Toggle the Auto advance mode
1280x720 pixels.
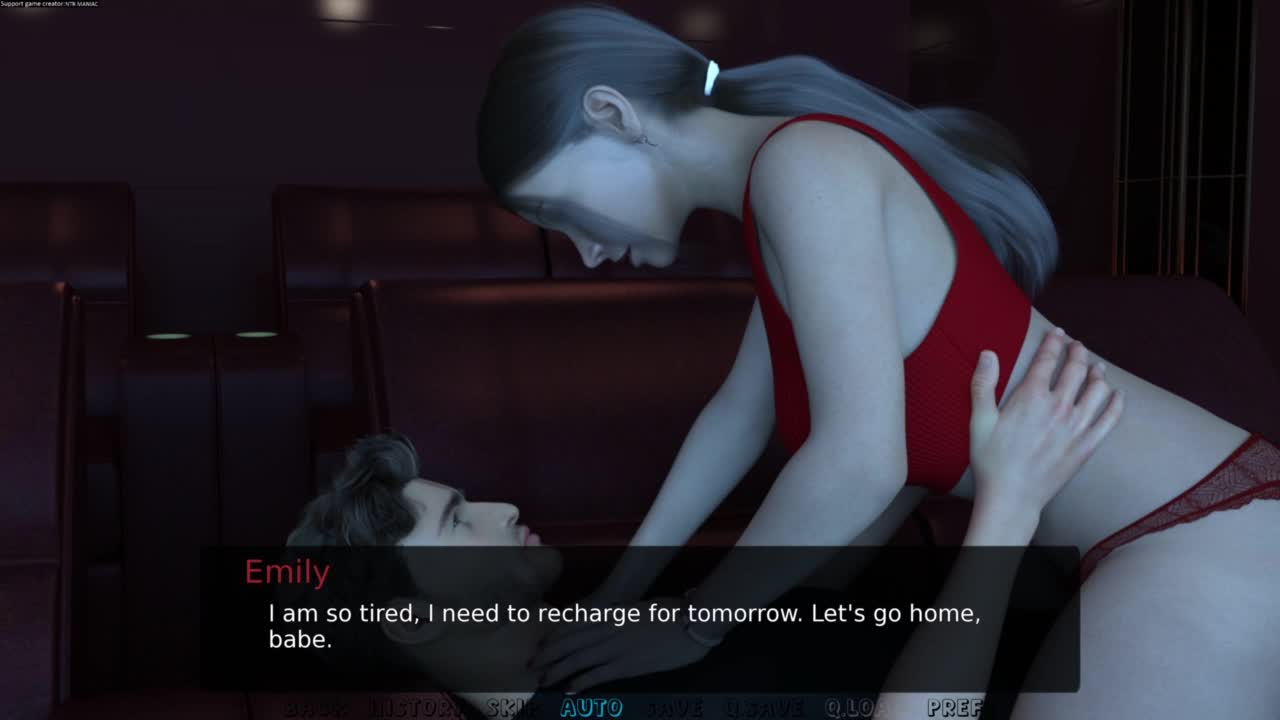(591, 708)
